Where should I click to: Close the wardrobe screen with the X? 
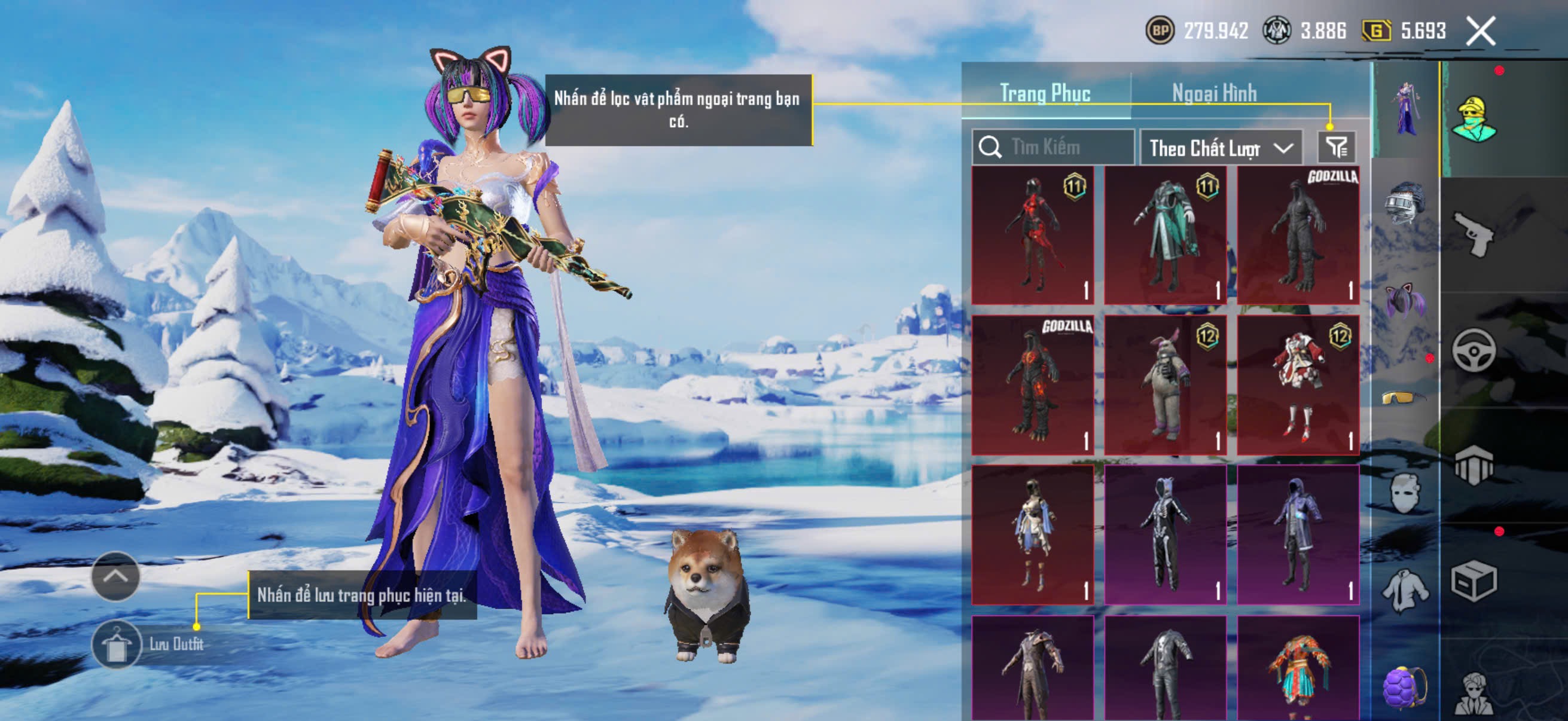[1479, 31]
